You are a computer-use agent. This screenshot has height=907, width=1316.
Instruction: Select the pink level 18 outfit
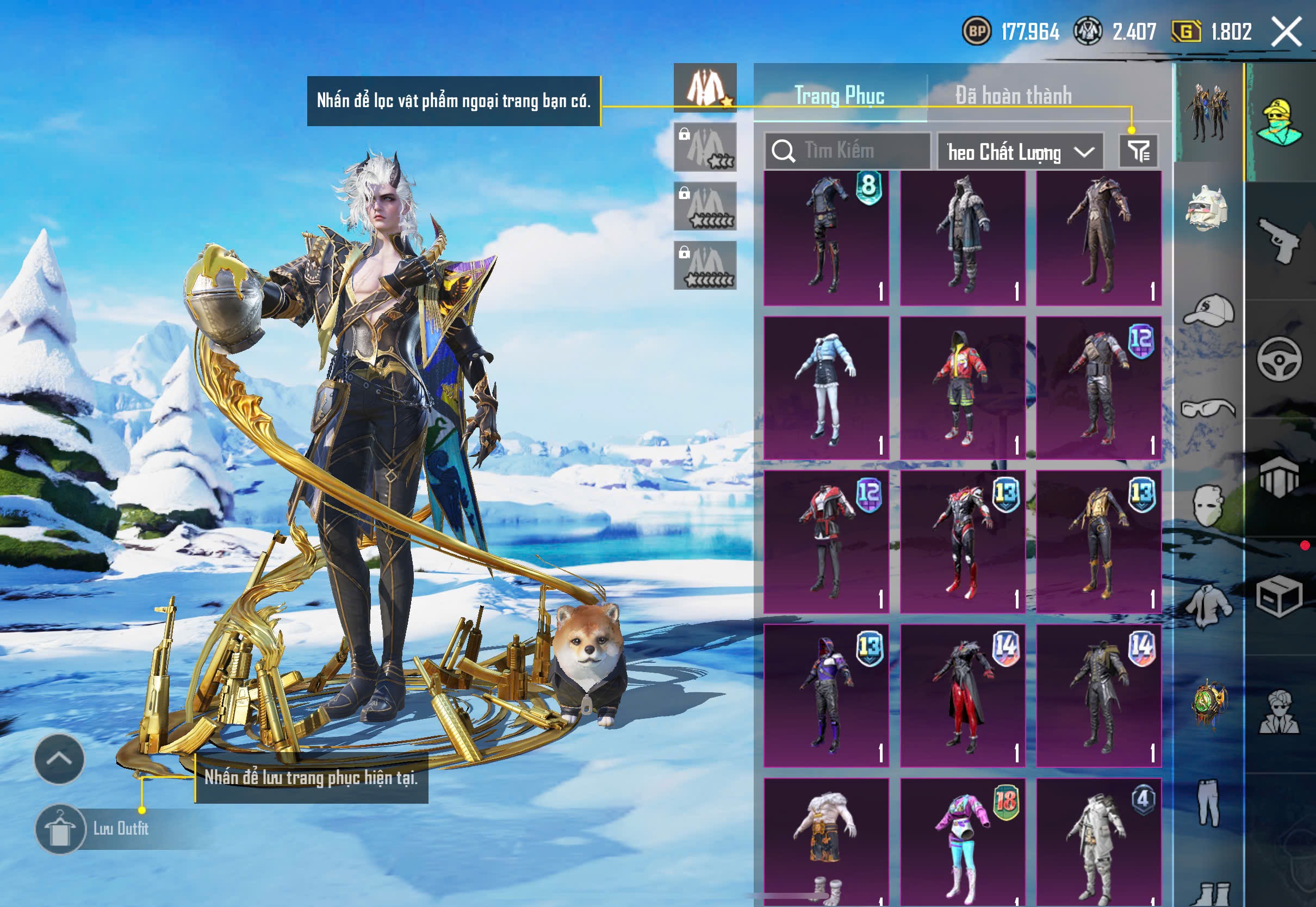(x=963, y=841)
